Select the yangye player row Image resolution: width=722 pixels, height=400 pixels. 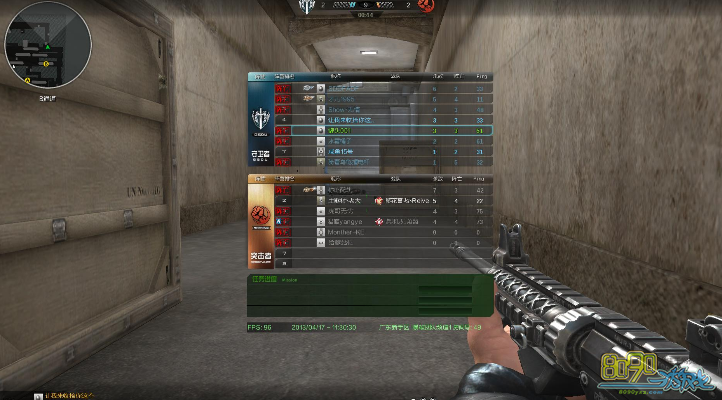point(370,221)
